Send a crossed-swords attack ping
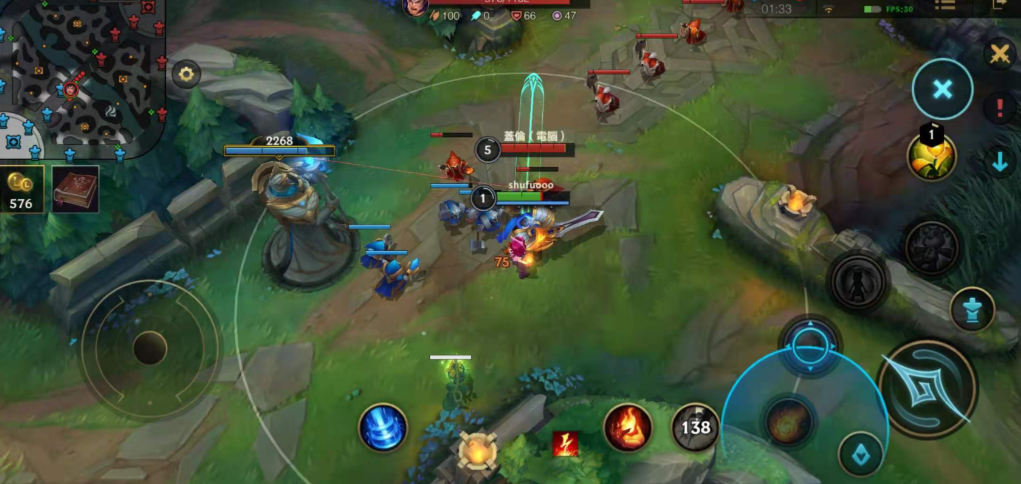1021x484 pixels. click(x=999, y=54)
